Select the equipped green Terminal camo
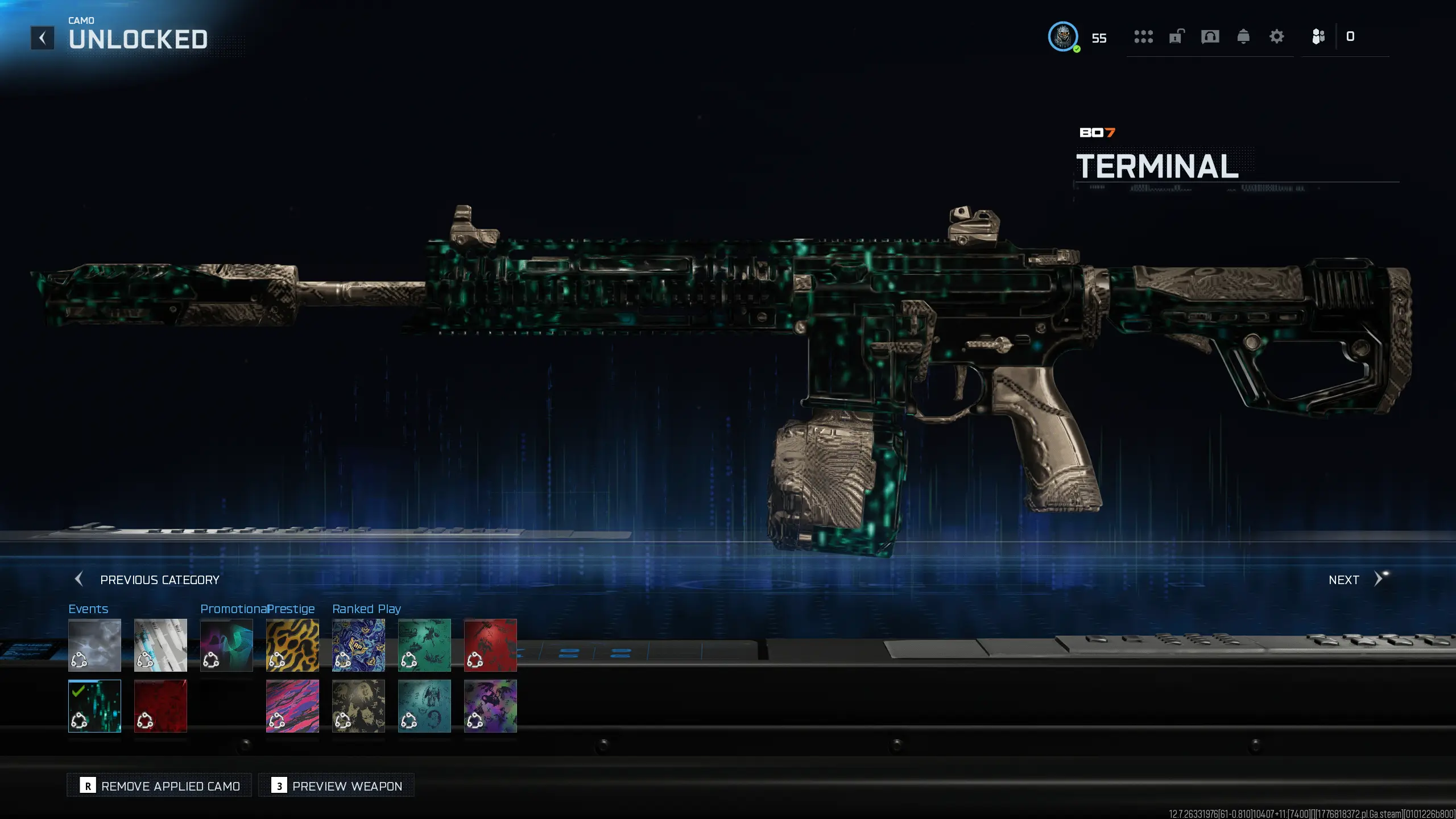 (94, 706)
